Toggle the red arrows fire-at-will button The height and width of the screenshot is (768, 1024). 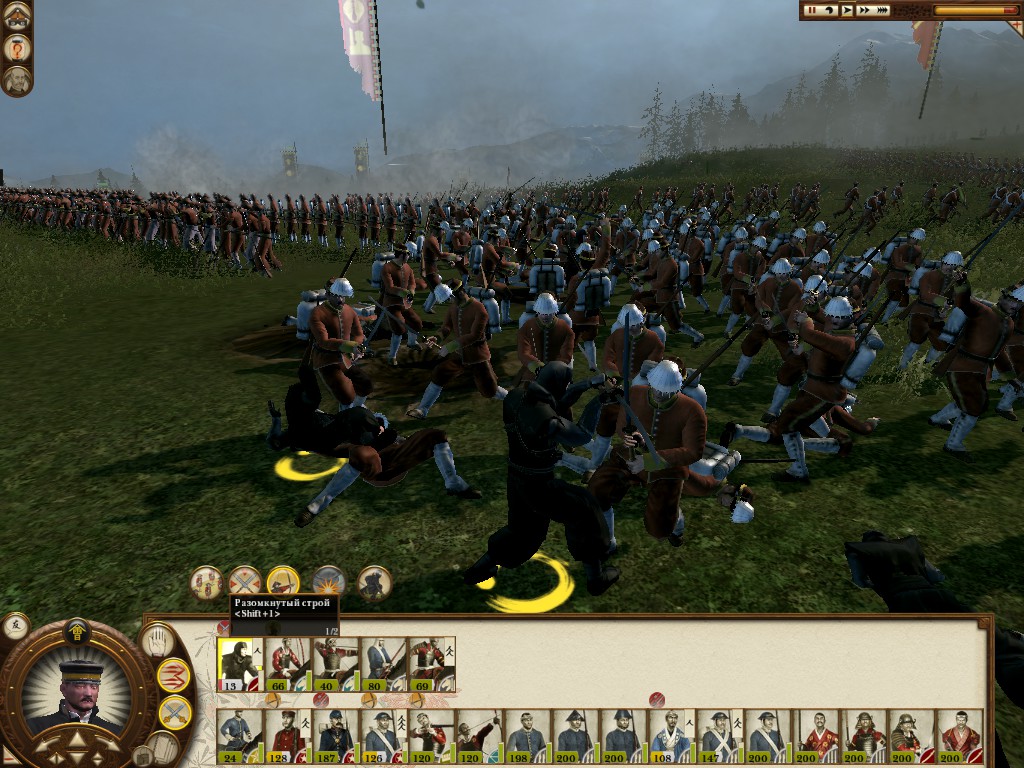pyautogui.click(x=174, y=675)
